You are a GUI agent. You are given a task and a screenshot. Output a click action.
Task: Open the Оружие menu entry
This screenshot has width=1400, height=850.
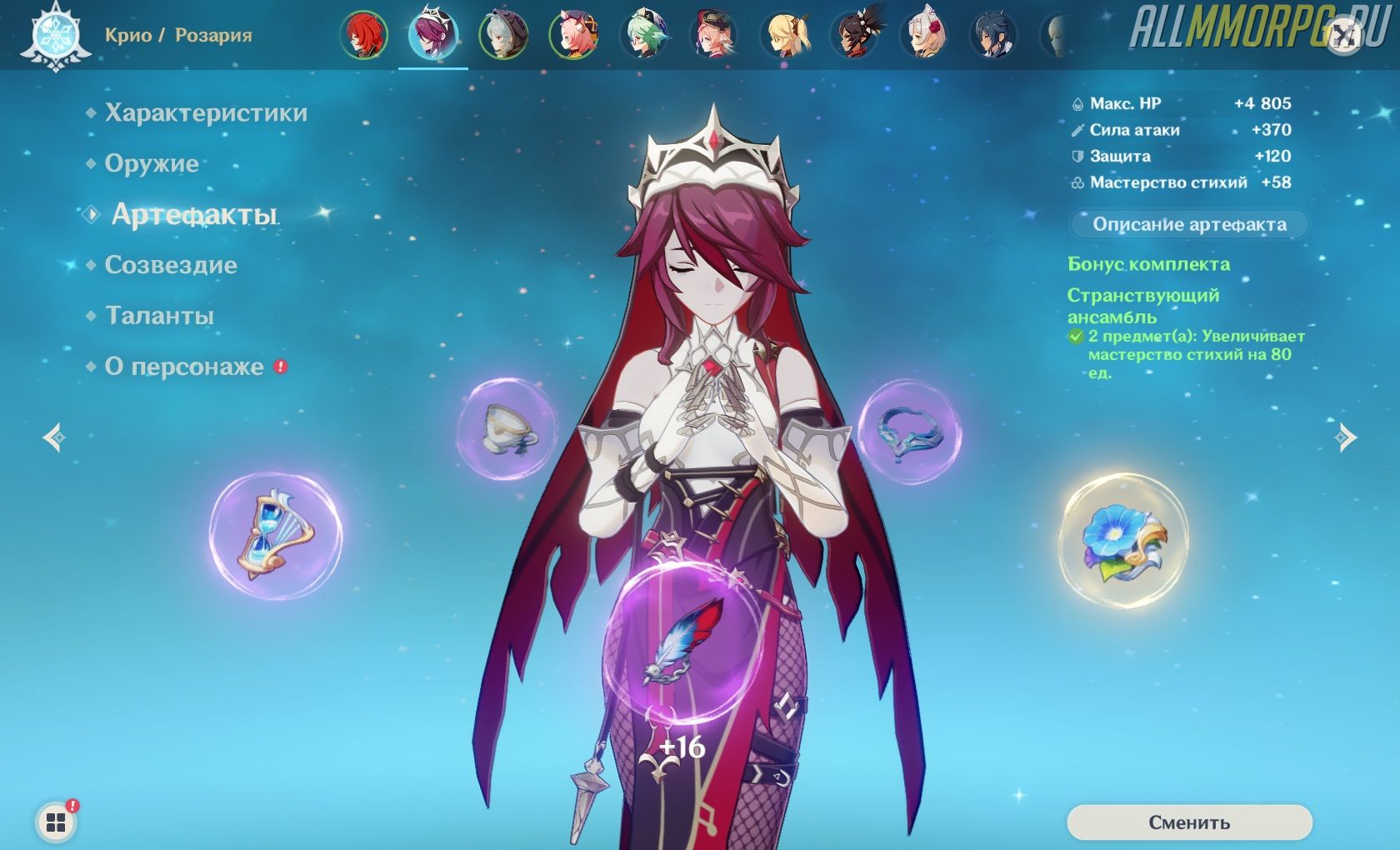[152, 164]
